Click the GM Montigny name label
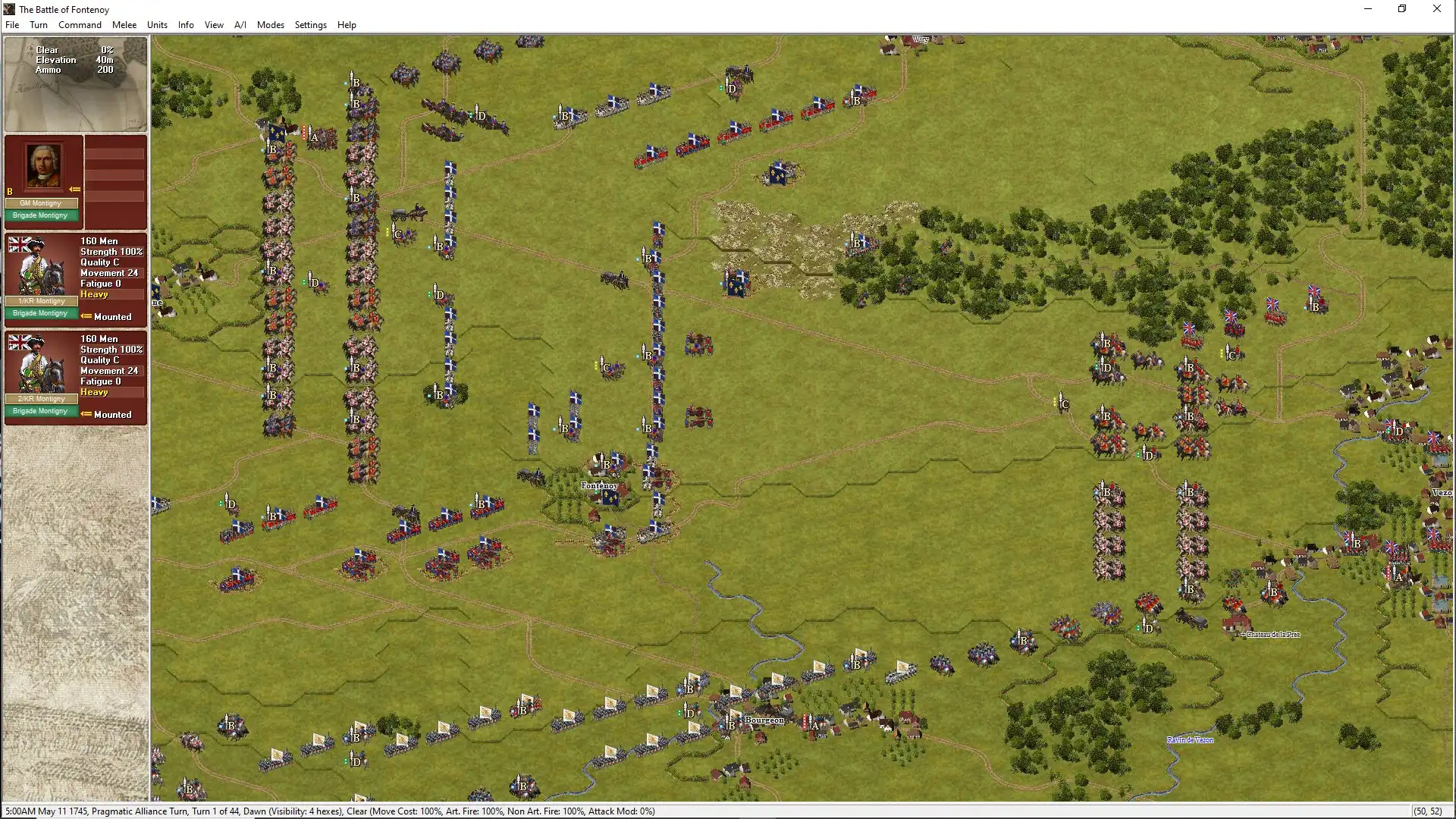The image size is (1456, 819). 42,202
